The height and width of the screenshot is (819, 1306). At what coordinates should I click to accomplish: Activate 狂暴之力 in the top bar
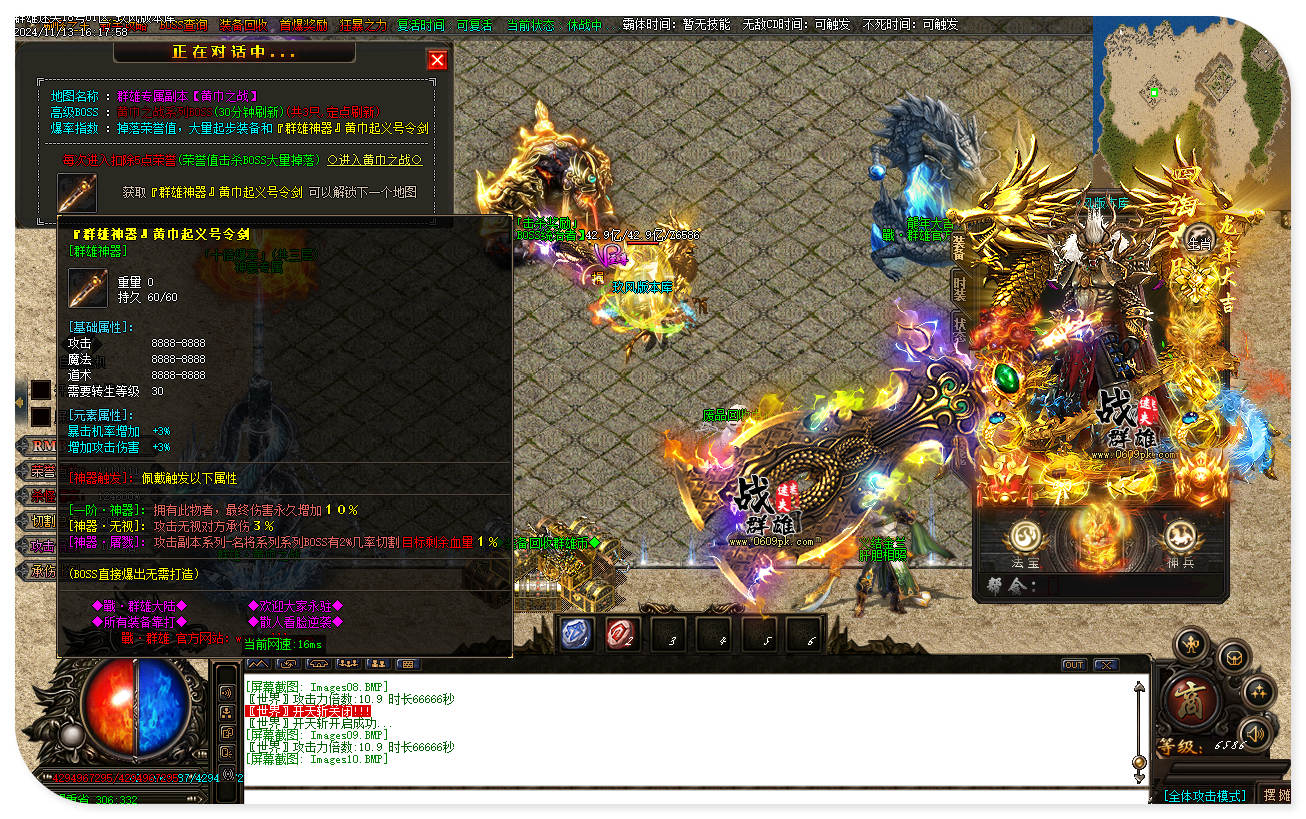point(363,25)
